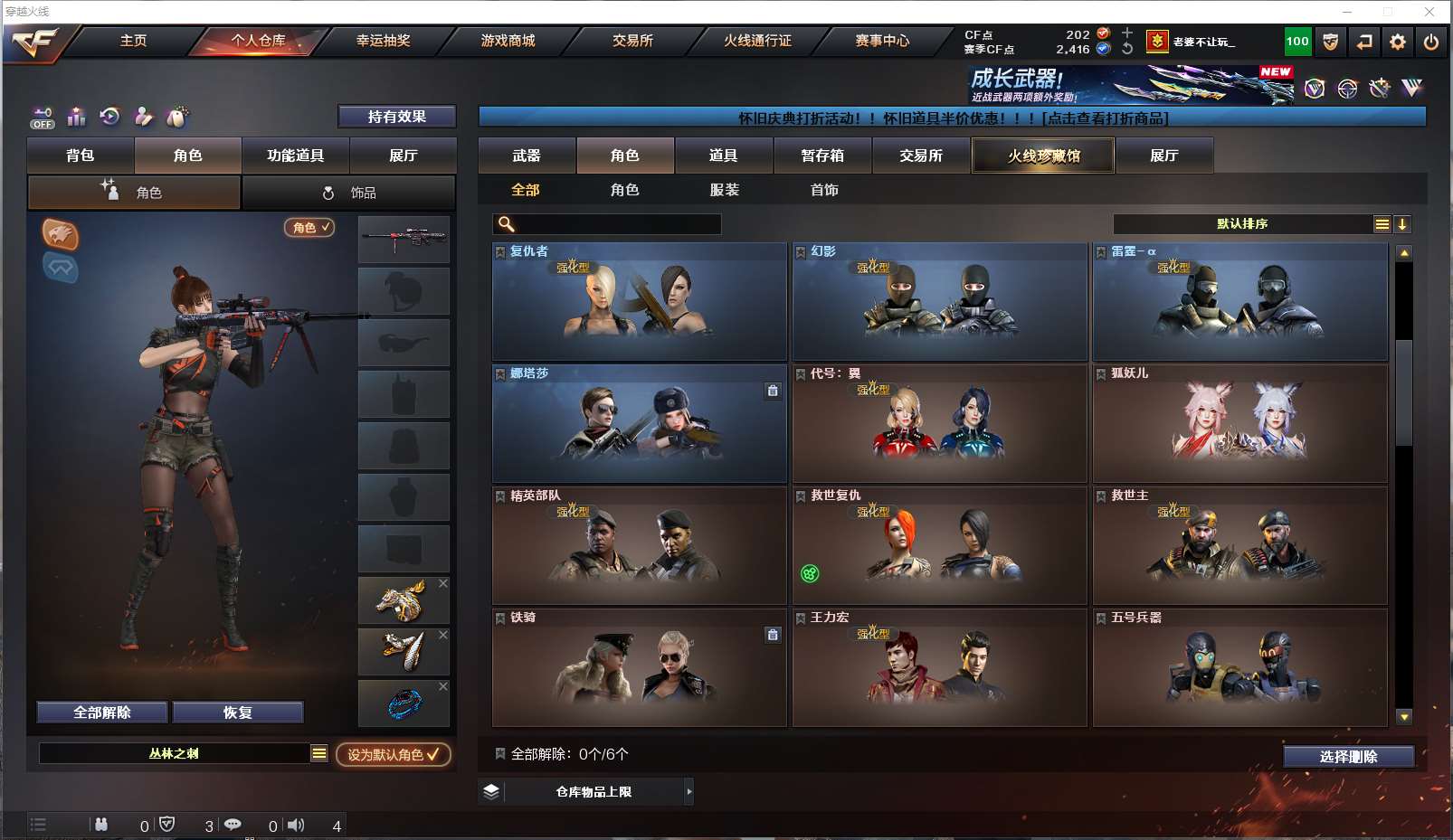The image size is (1453, 840).
Task: Click the 全部解除 remove-all button
Action: 102,713
